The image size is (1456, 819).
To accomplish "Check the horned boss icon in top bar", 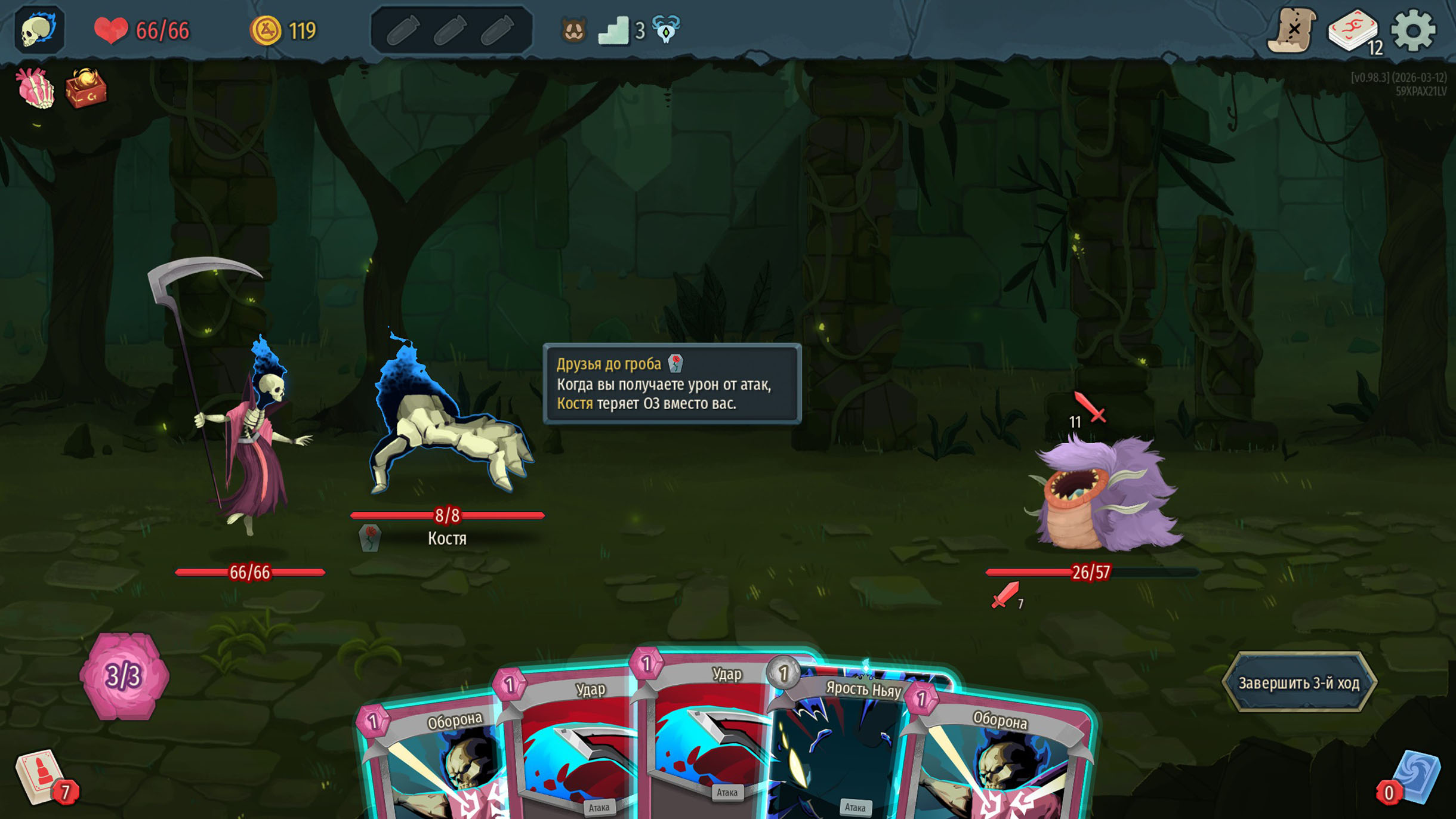I will (666, 29).
